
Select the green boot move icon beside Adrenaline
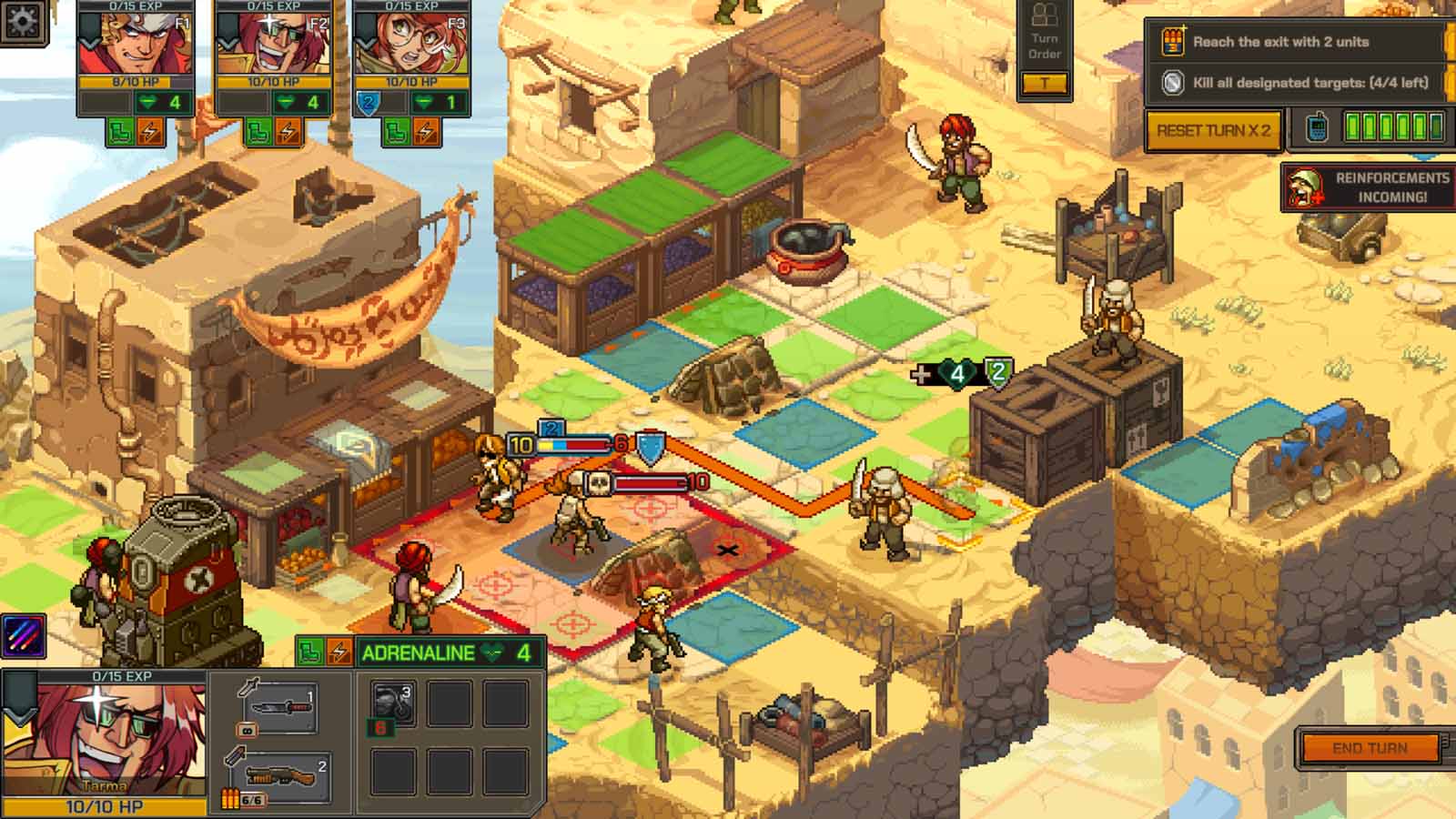pyautogui.click(x=310, y=652)
